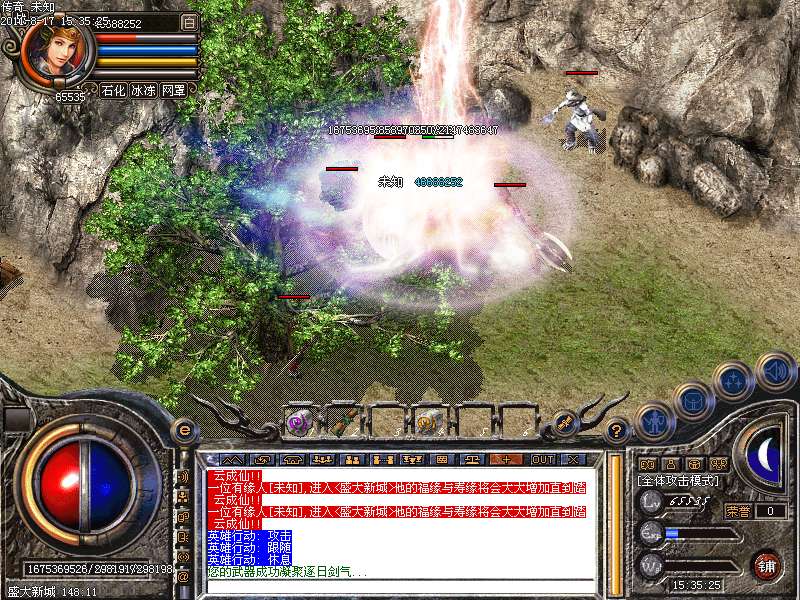800x600 pixels.
Task: Open the bag round button
Action: point(693,401)
